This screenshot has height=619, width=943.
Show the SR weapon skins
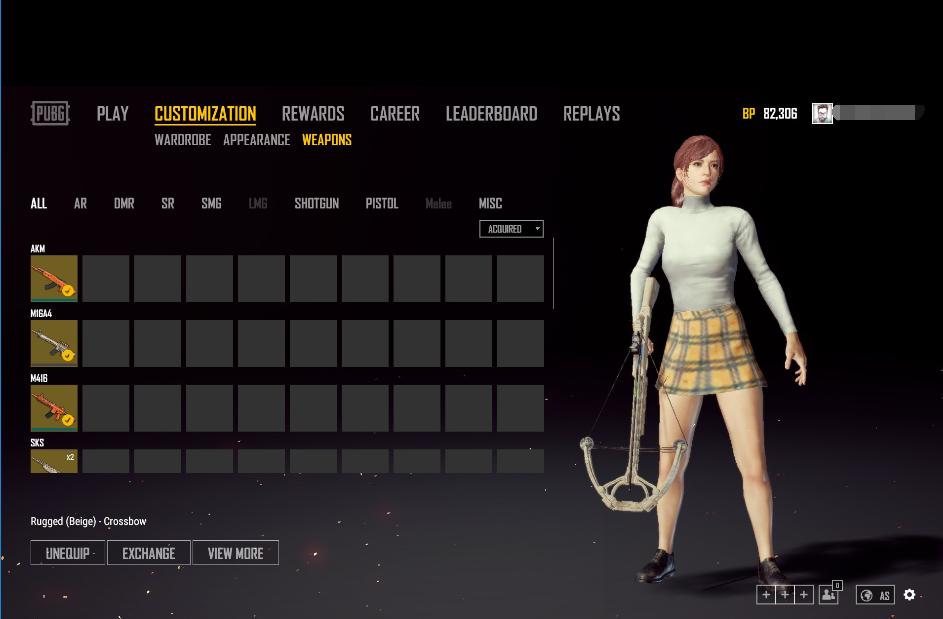168,204
